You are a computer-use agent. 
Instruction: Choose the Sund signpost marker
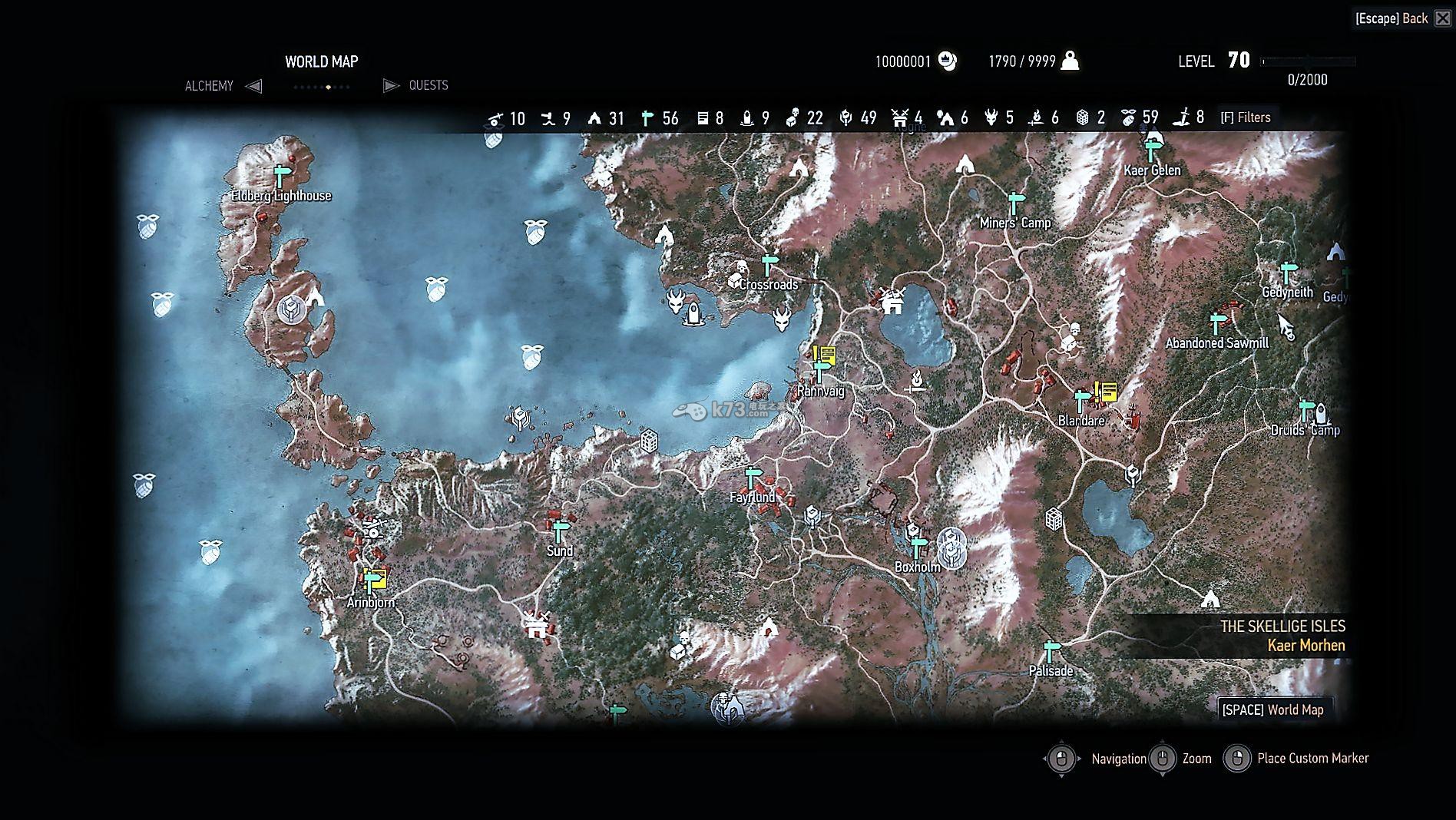coord(560,531)
